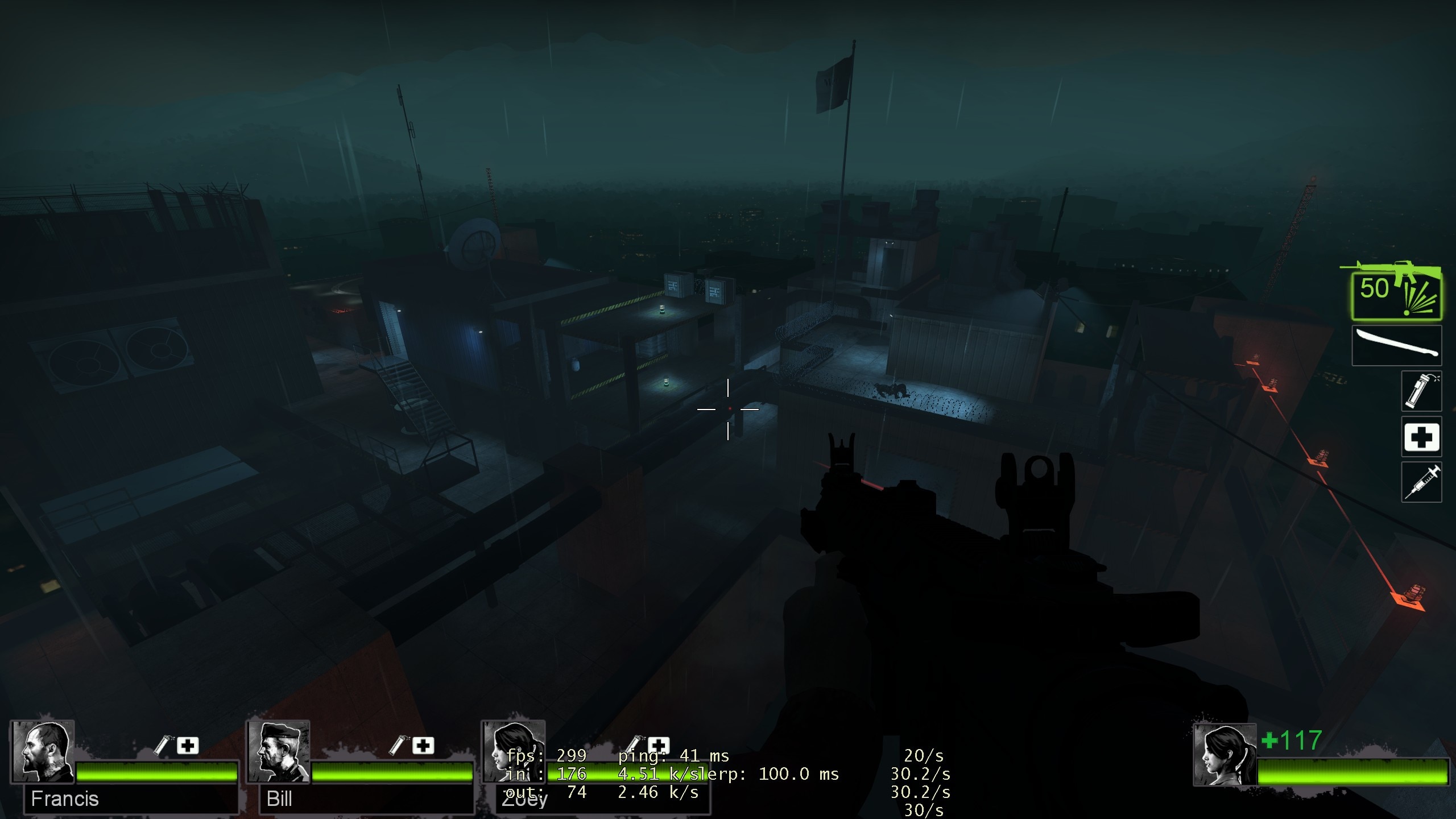Select the first aid kit slot
Viewport: 1456px width, 819px height.
(1421, 437)
